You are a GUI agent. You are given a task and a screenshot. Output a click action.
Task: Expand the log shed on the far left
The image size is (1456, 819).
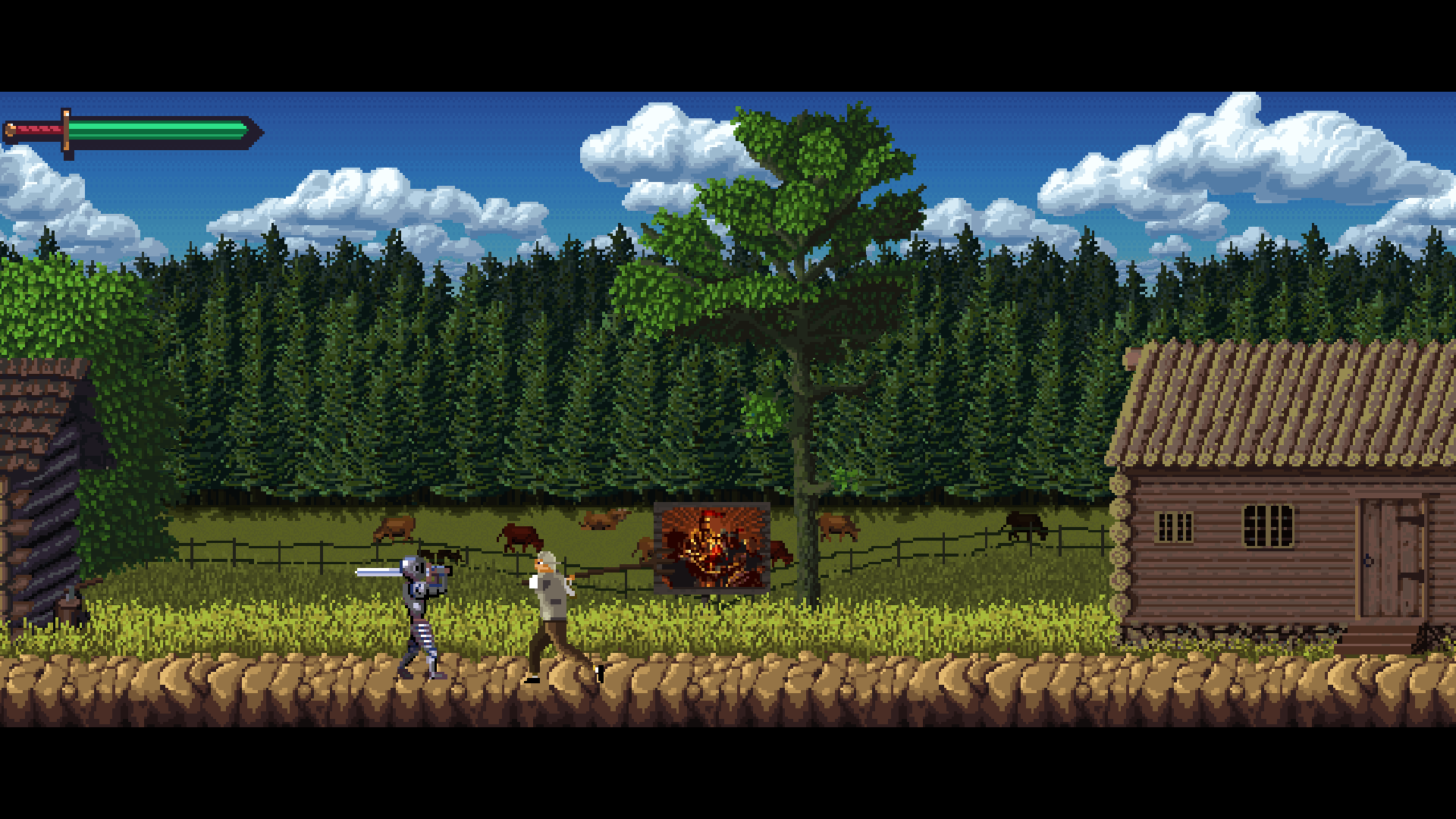[38, 493]
